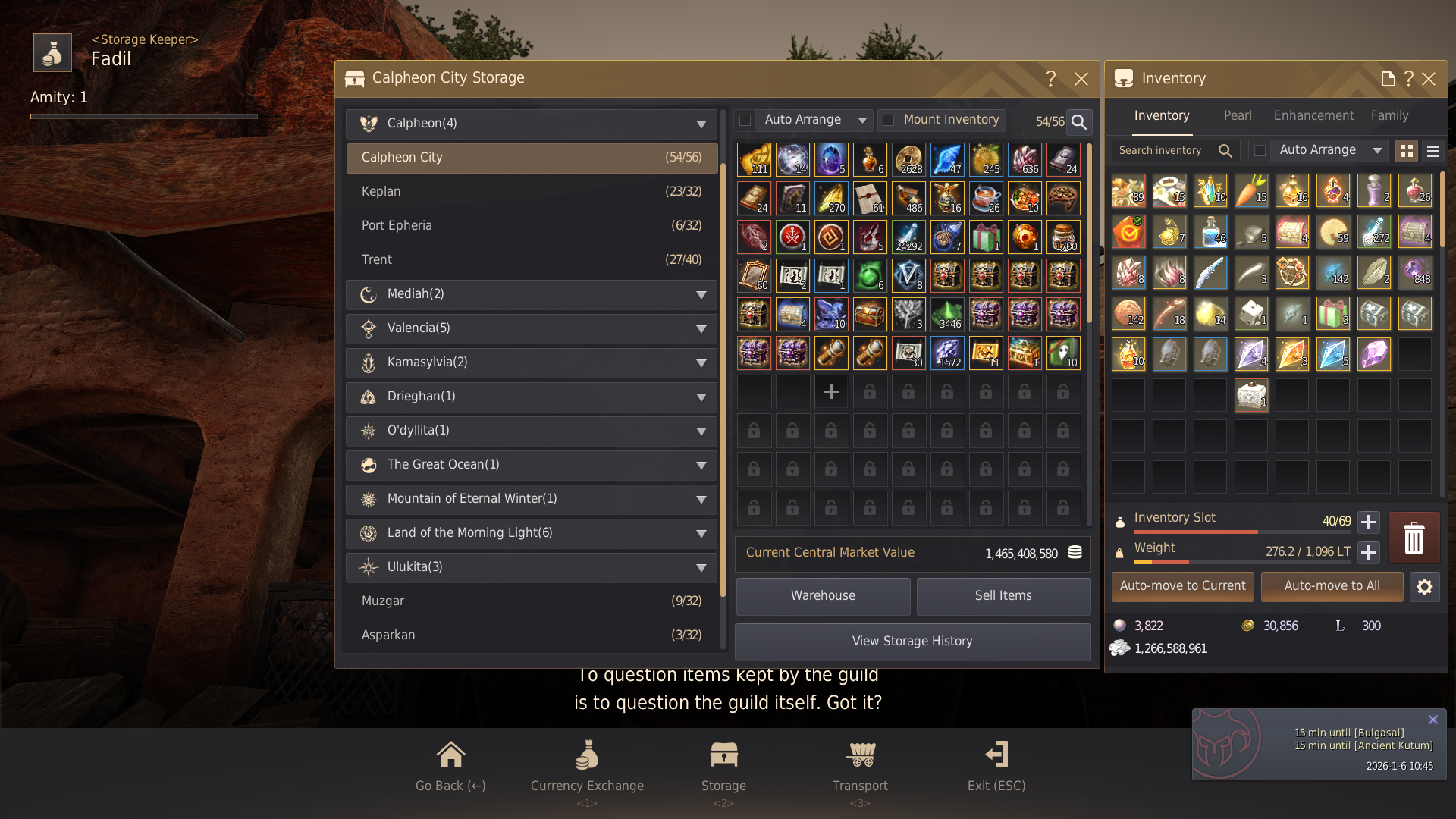Open the Currency Exchange menu icon
1456x819 pixels.
[587, 755]
